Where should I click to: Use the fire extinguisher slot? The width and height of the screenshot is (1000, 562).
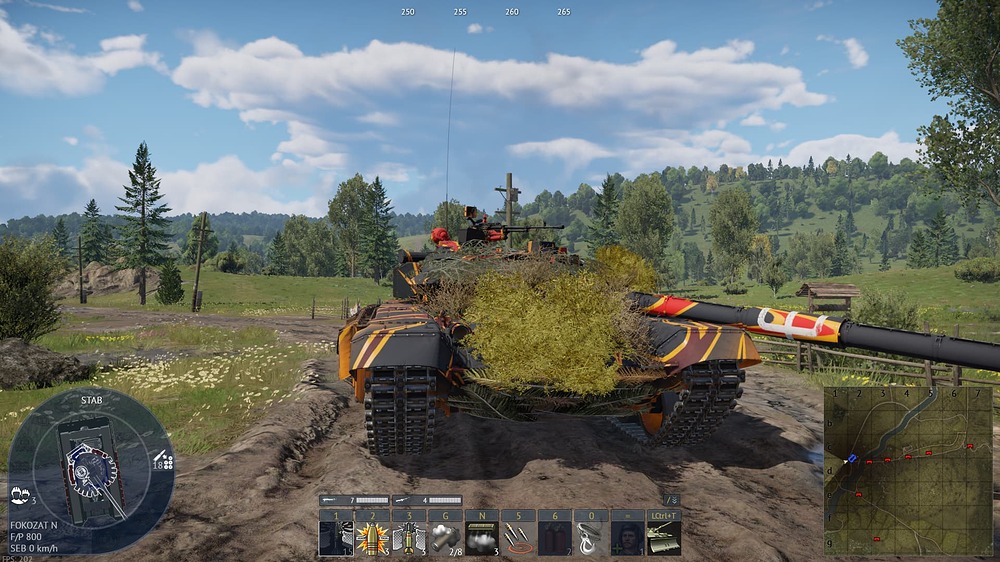pos(554,538)
